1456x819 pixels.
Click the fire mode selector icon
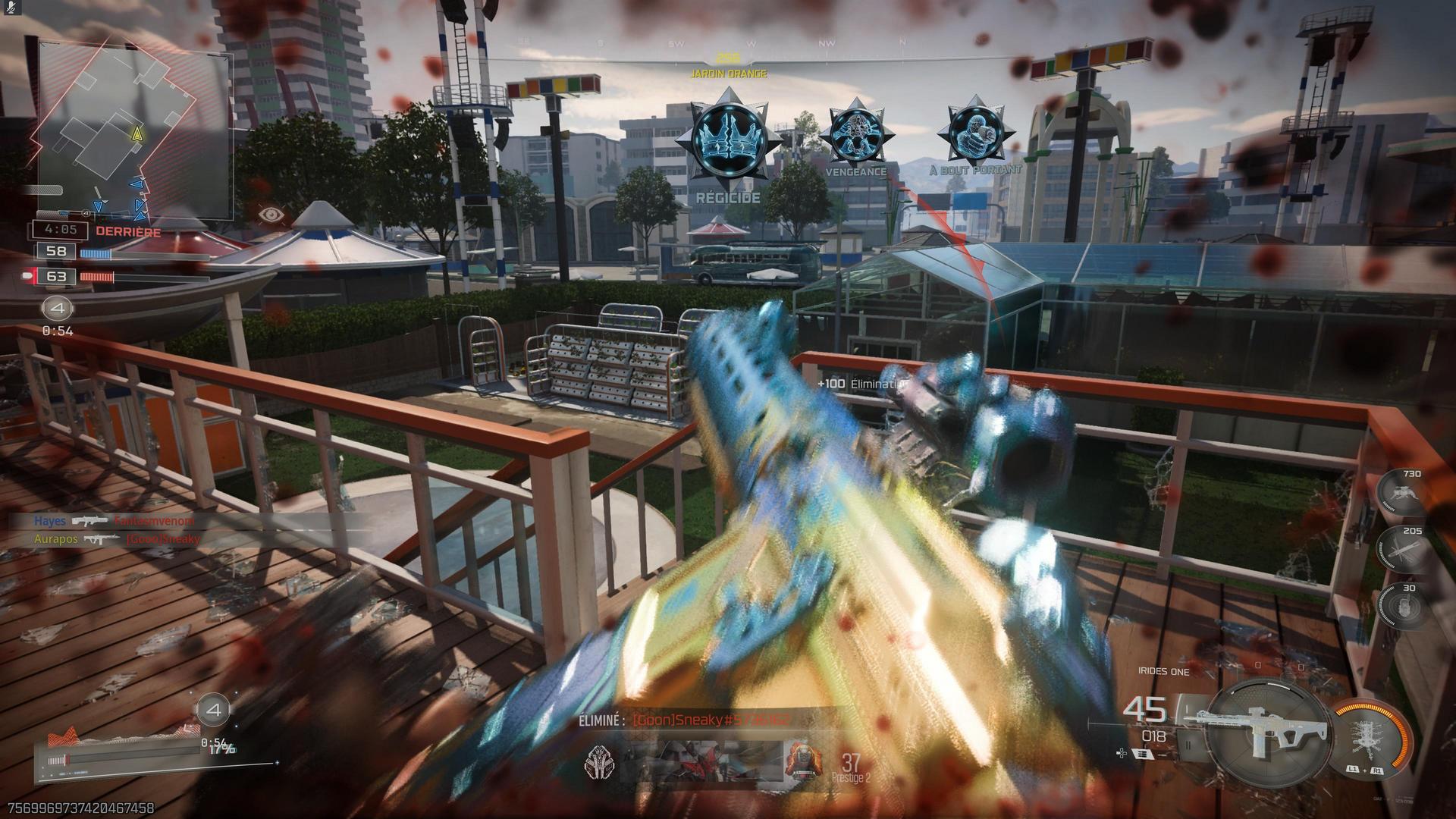[x=1141, y=754]
